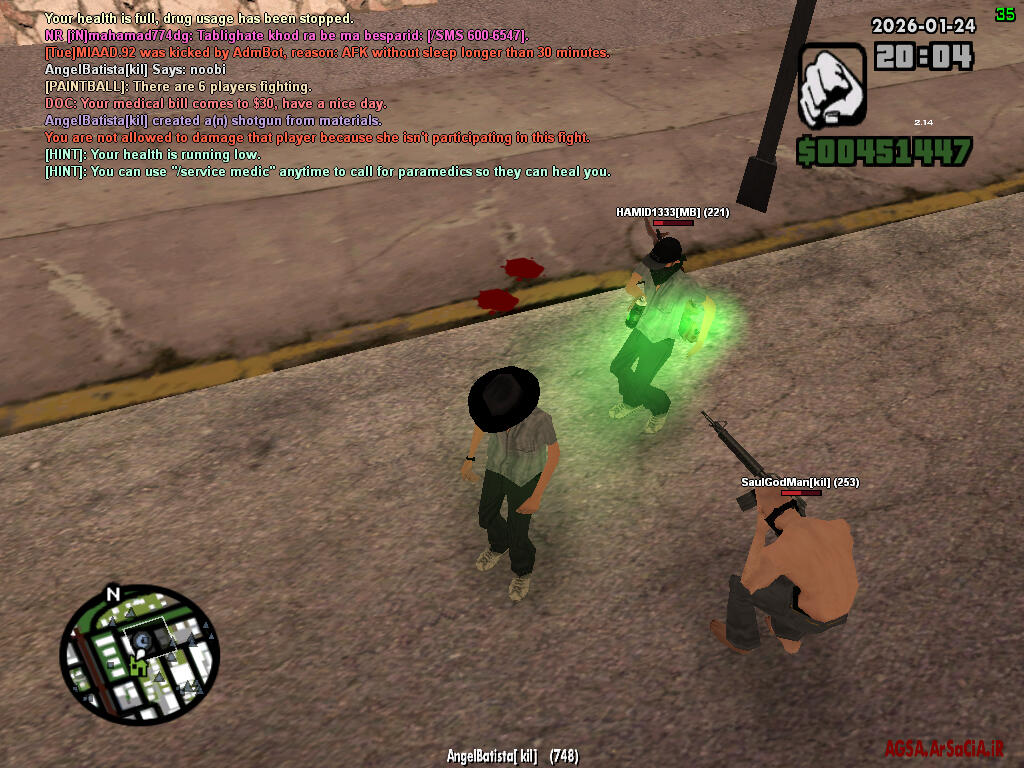Click the north N marker on radar

pyautogui.click(x=113, y=595)
